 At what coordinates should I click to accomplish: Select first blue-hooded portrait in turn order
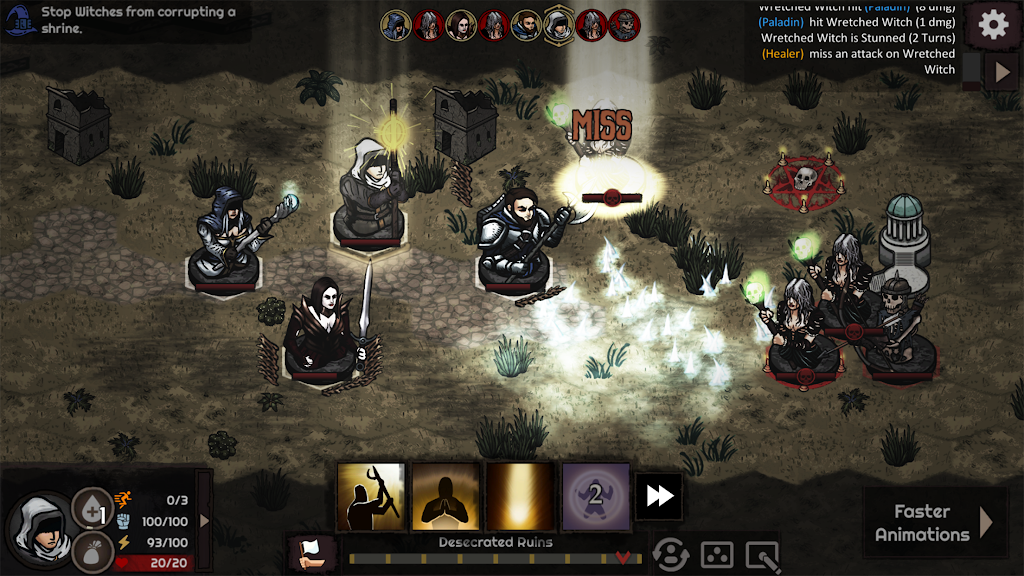click(396, 25)
